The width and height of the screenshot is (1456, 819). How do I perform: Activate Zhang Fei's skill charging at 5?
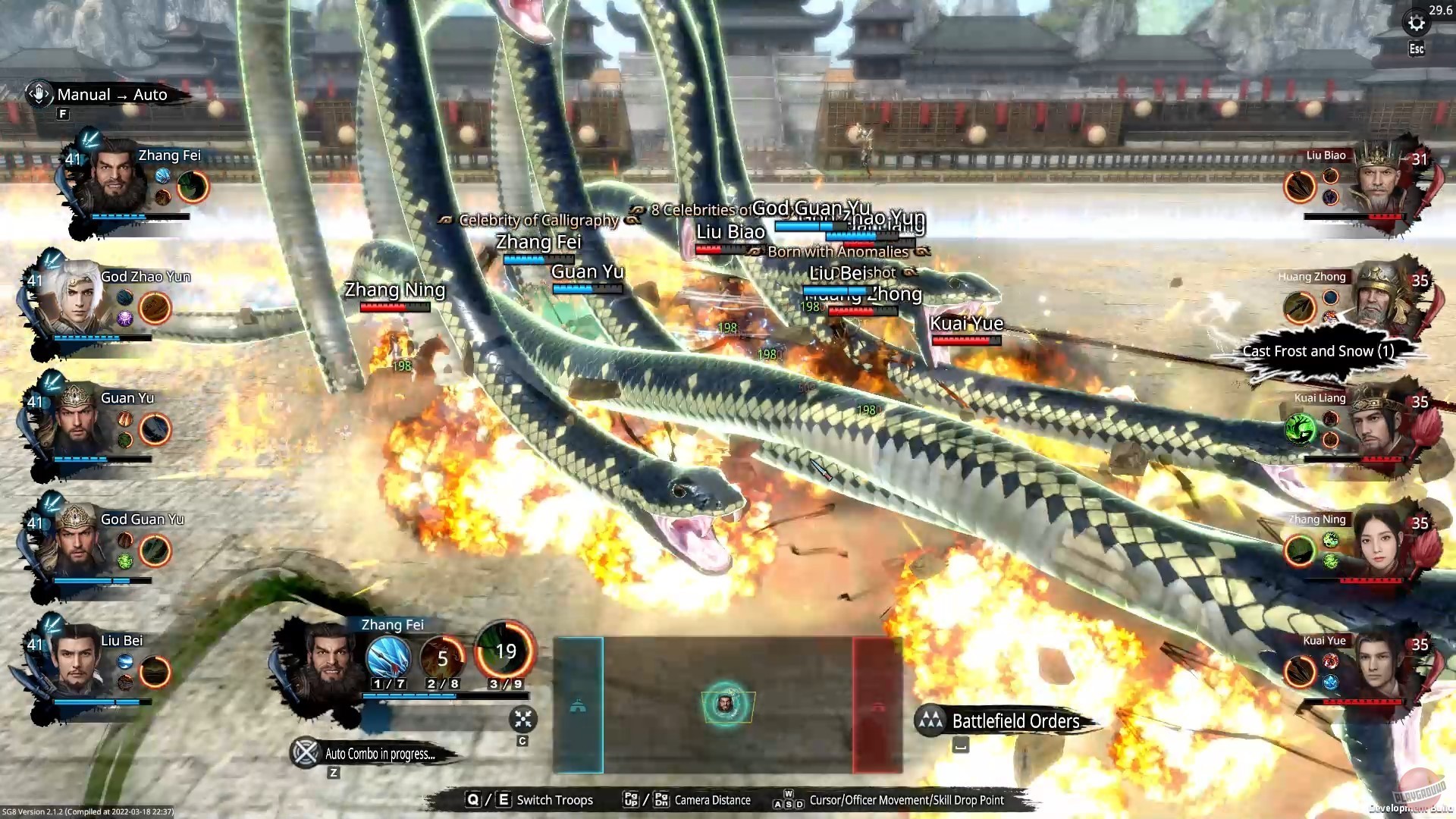(444, 658)
